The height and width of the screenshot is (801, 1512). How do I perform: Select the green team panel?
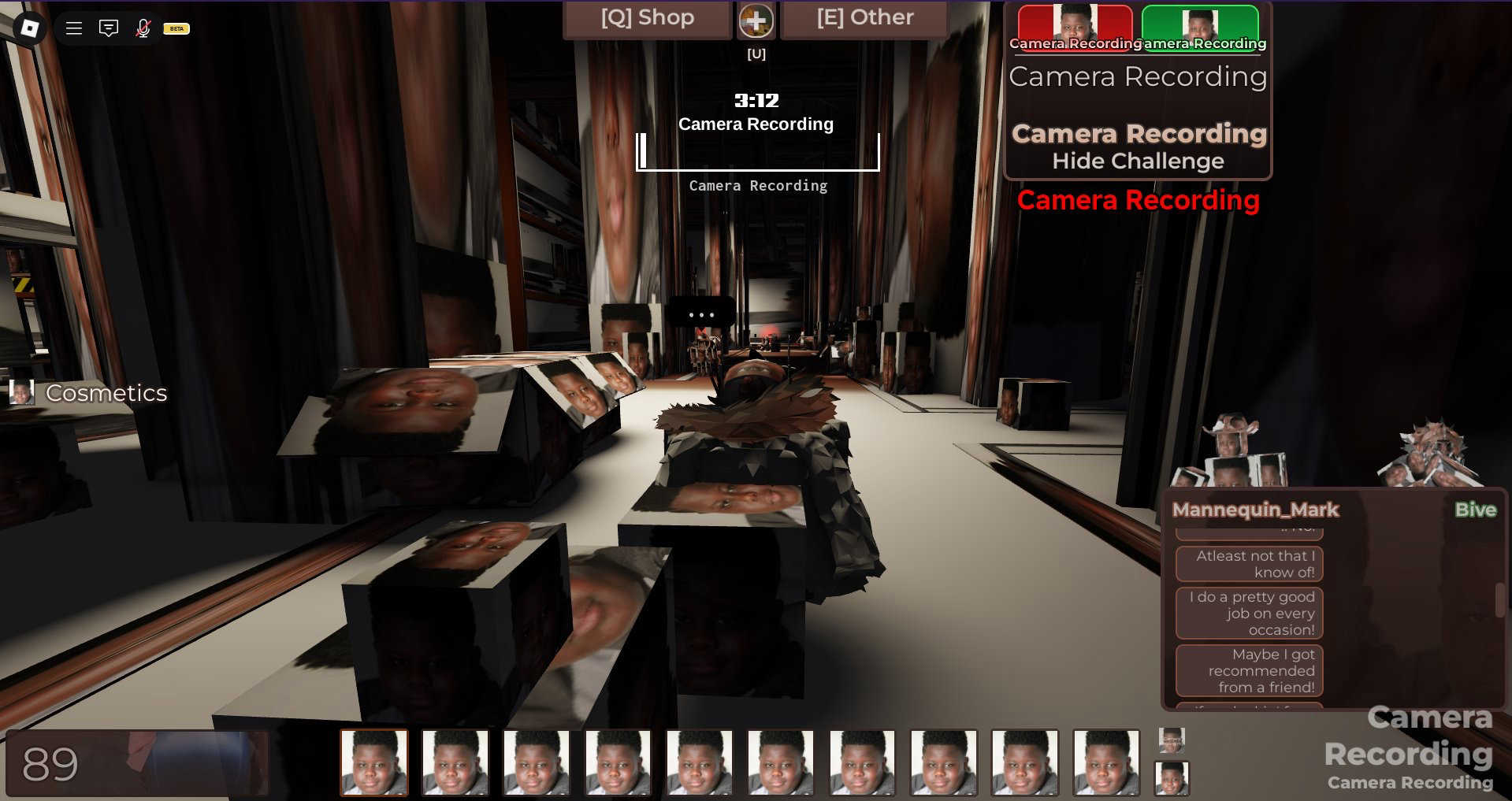click(1199, 27)
